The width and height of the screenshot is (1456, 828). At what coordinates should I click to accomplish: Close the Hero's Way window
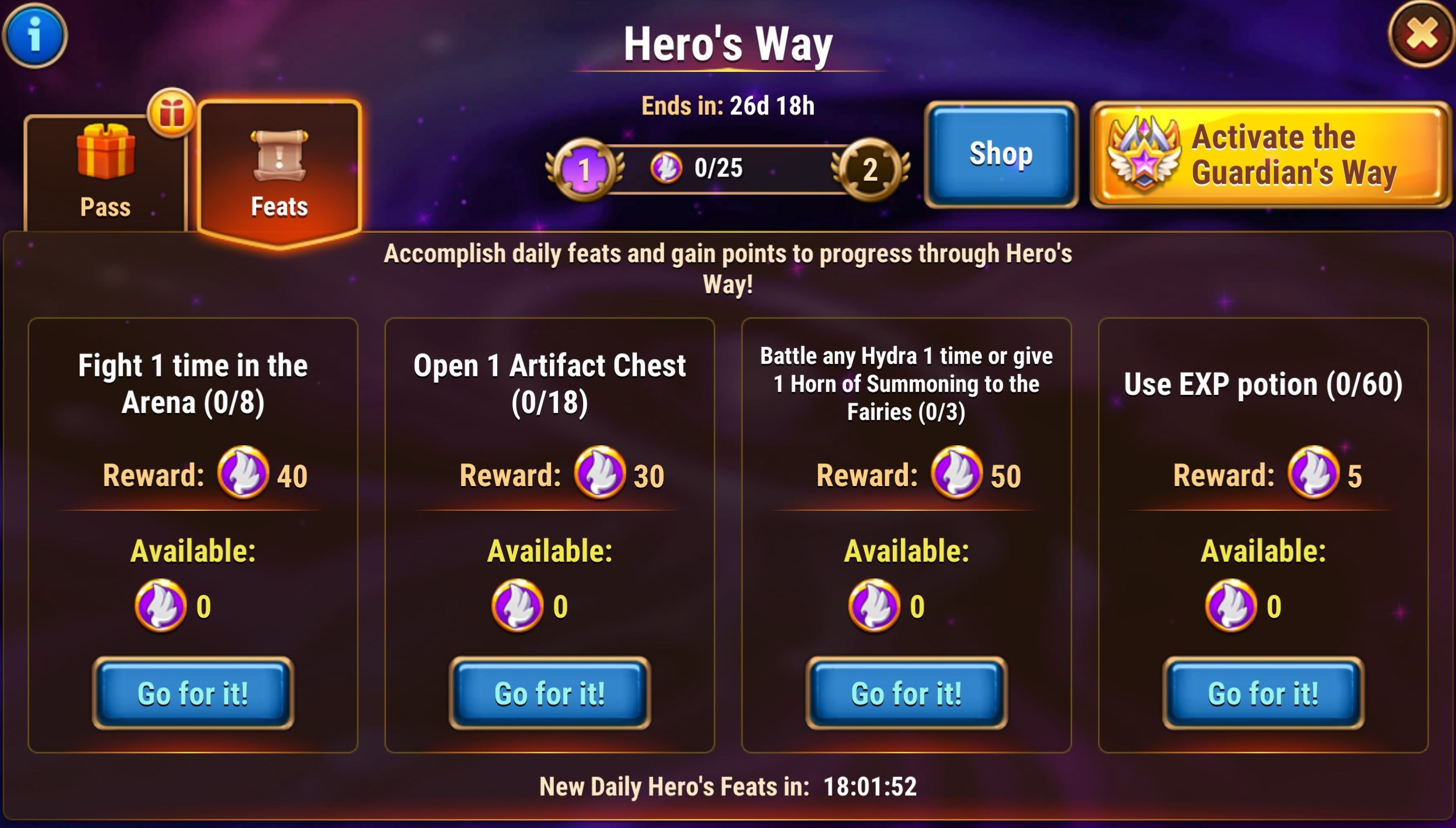click(x=1421, y=34)
